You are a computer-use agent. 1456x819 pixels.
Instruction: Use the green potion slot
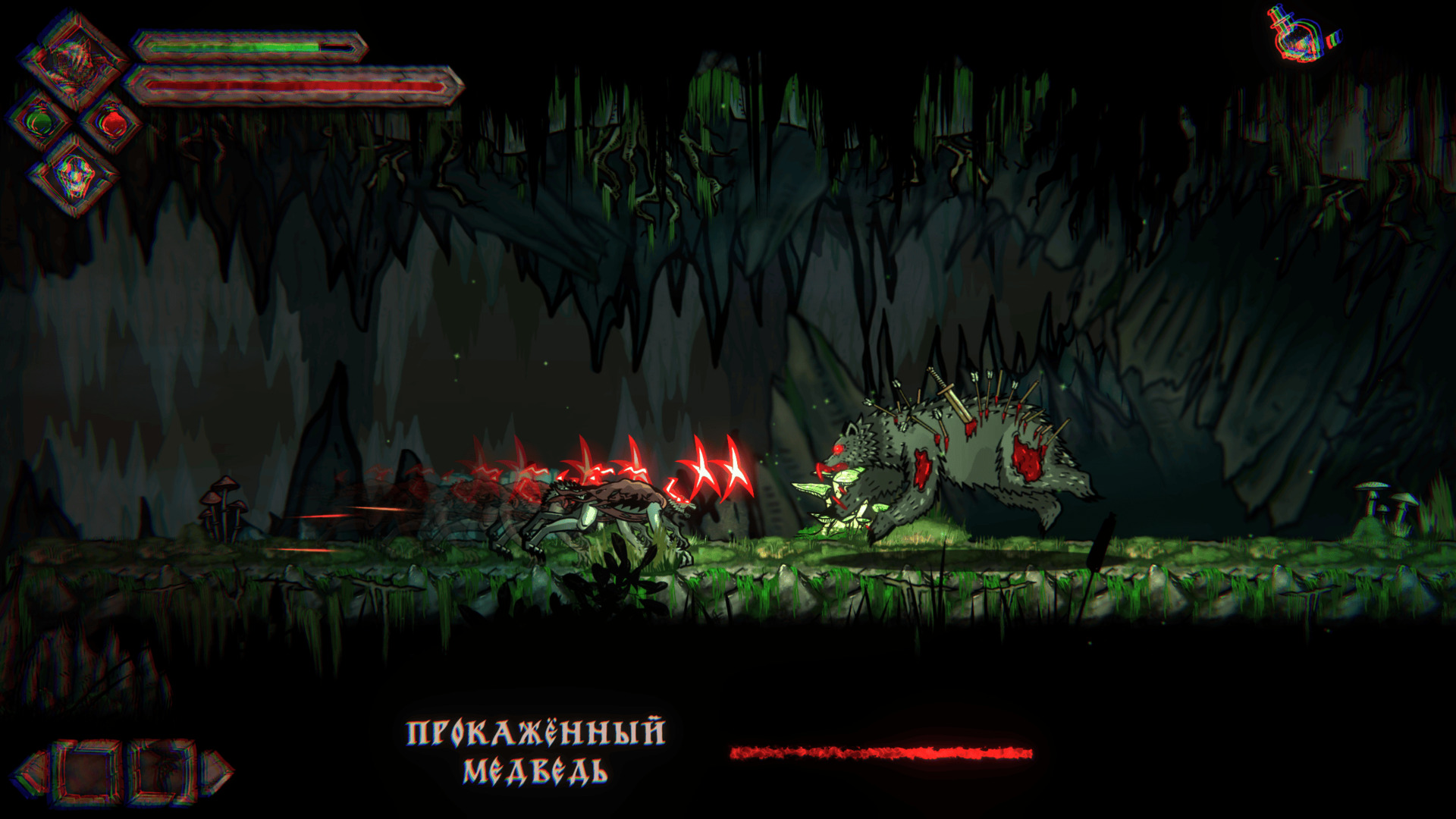(40, 121)
